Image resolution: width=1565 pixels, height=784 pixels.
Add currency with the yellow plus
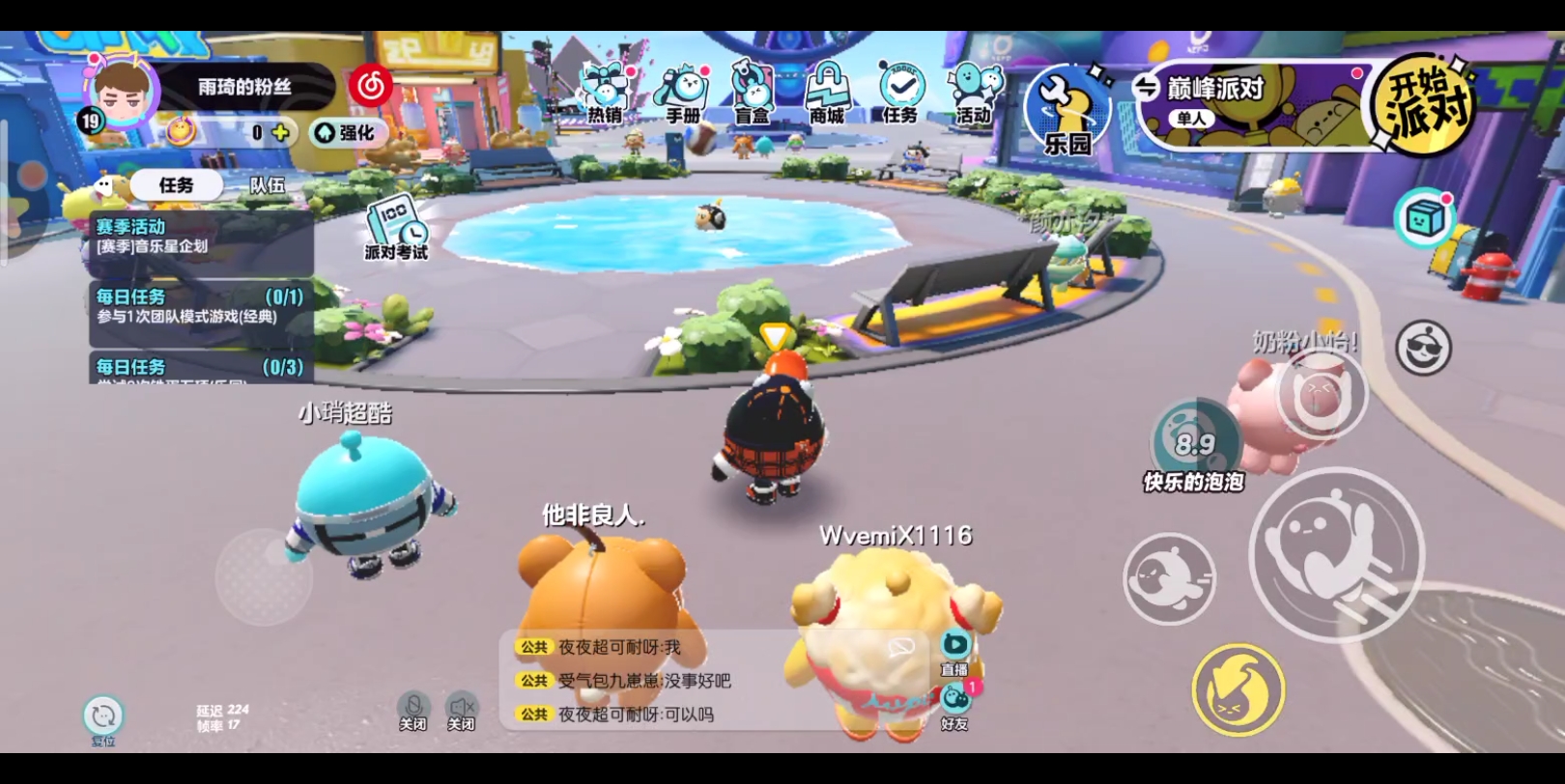tap(280, 133)
